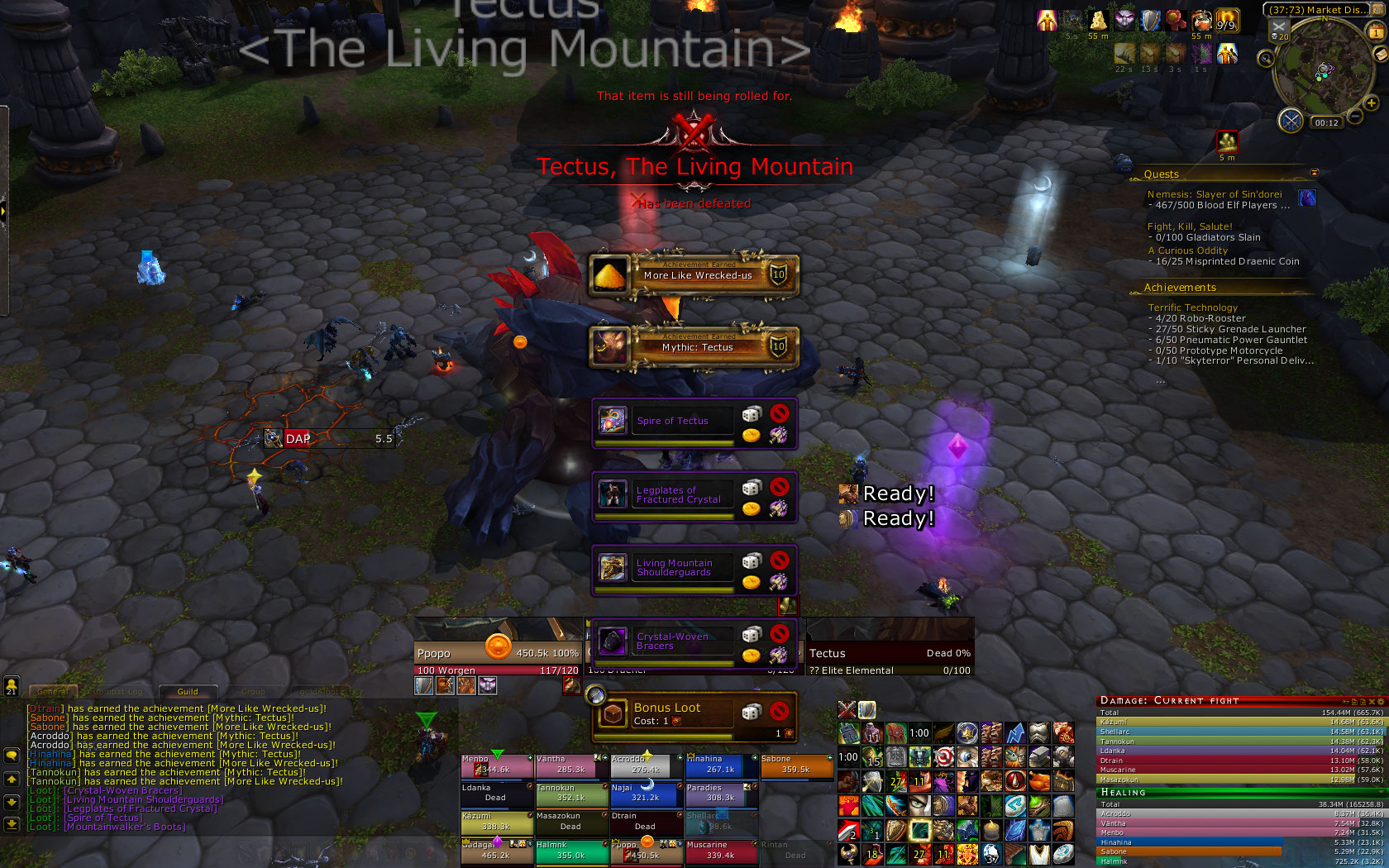
Task: Open the Mythic: Tectus achievement alert
Action: pyautogui.click(x=694, y=347)
